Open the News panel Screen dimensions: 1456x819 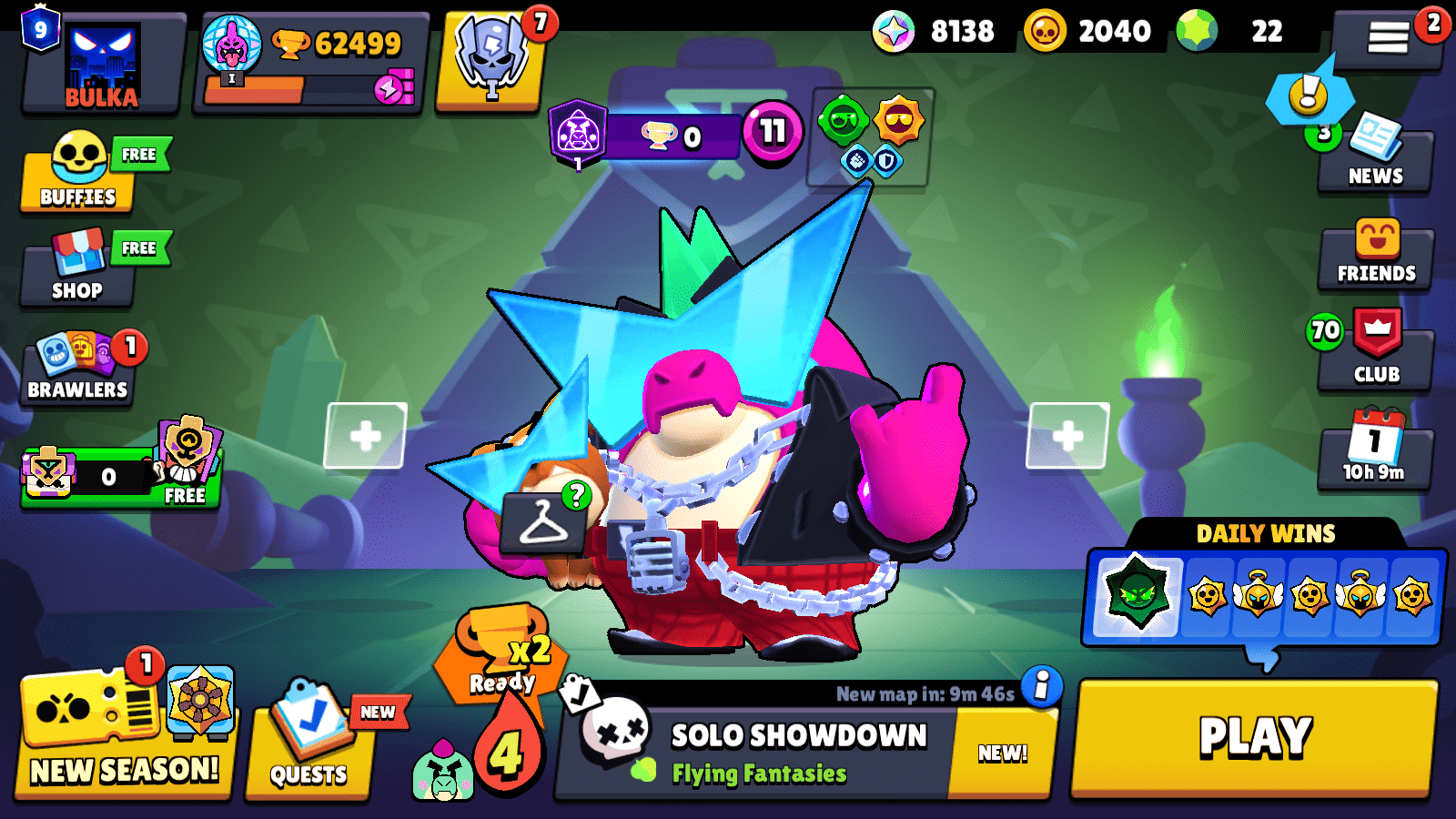pyautogui.click(x=1376, y=155)
